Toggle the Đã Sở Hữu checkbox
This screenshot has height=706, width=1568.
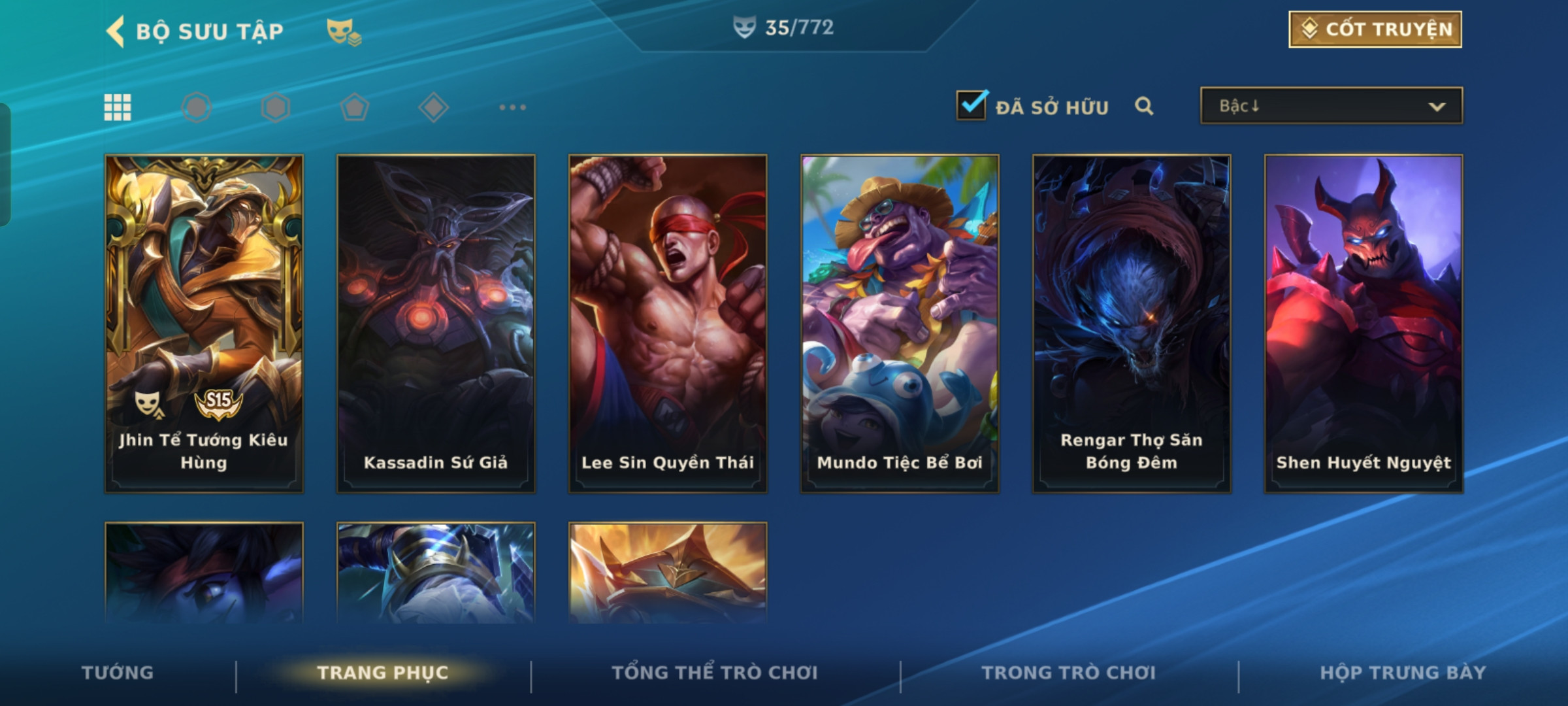pyautogui.click(x=972, y=105)
